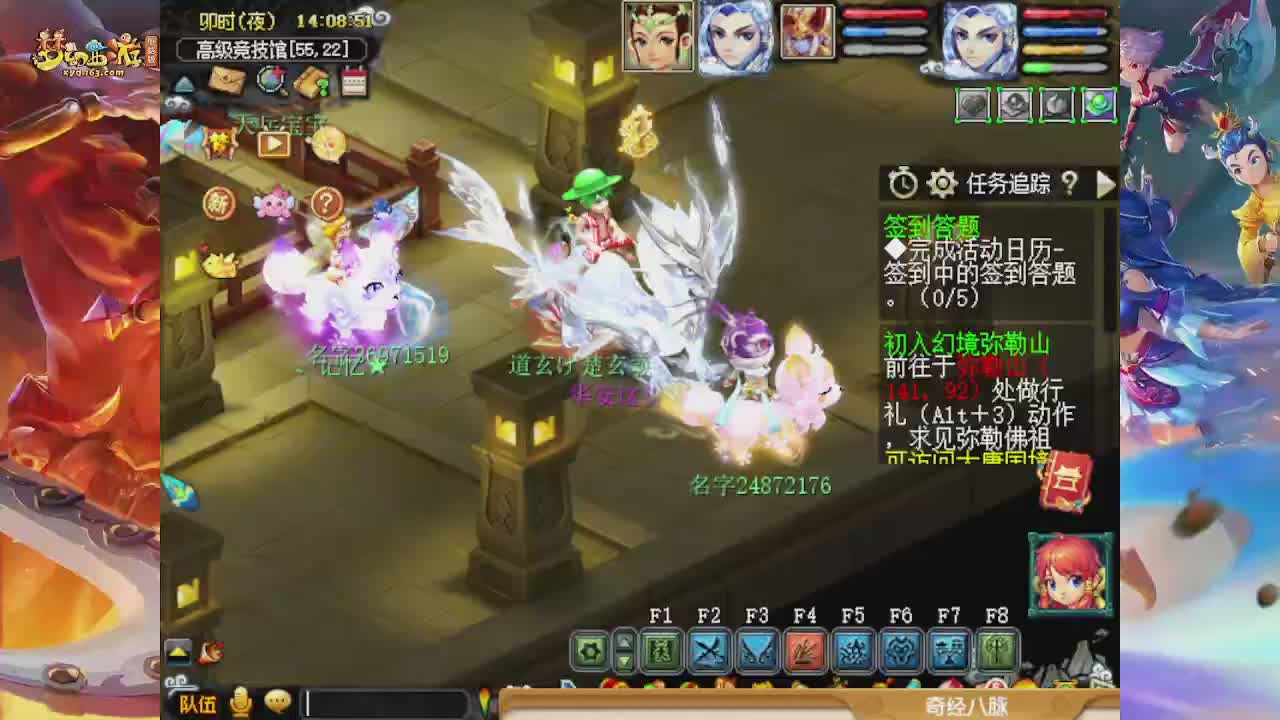Cast the F4 red skill

tap(803, 652)
